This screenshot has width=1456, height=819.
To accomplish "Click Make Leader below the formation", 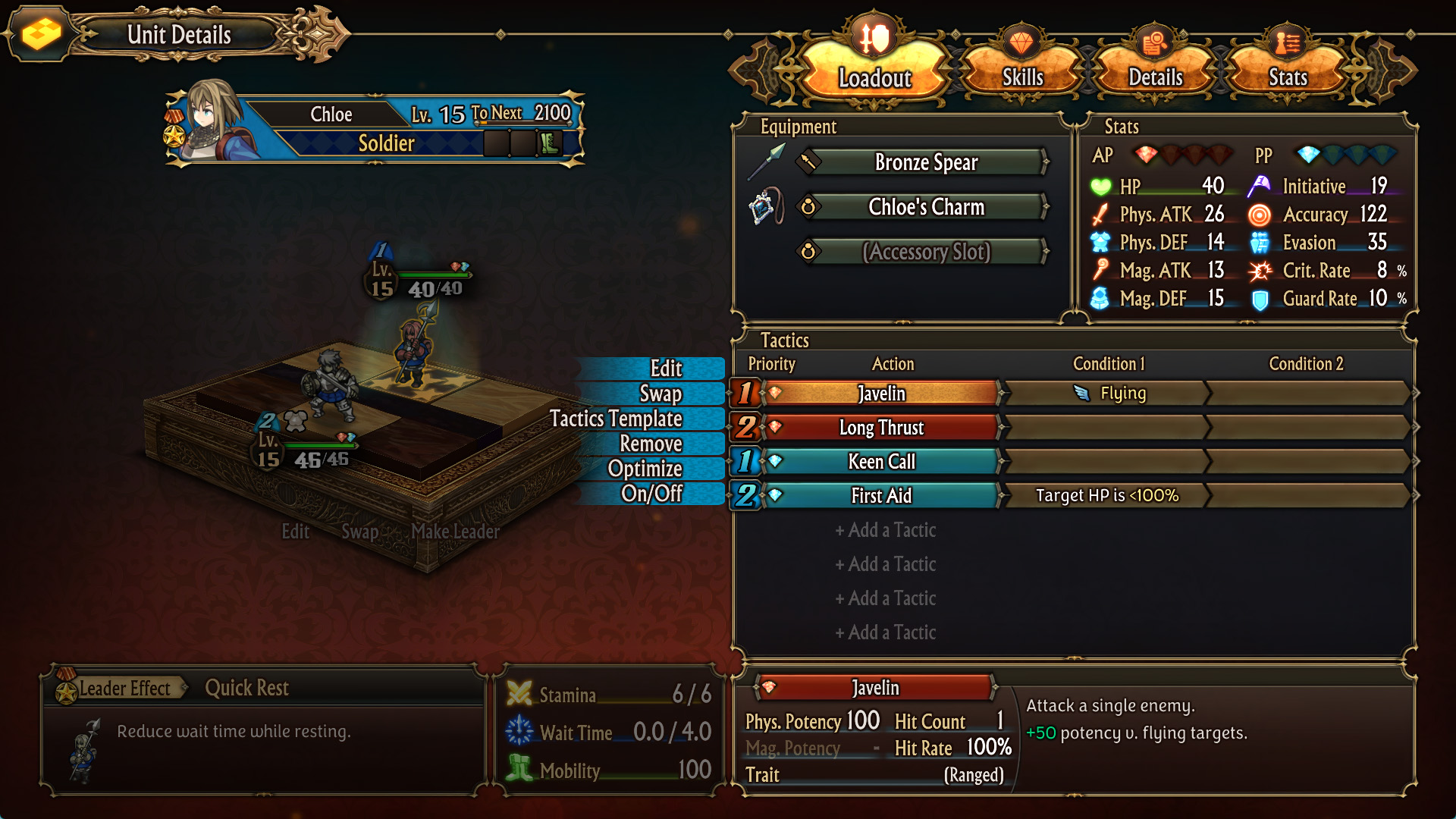I will [x=455, y=532].
